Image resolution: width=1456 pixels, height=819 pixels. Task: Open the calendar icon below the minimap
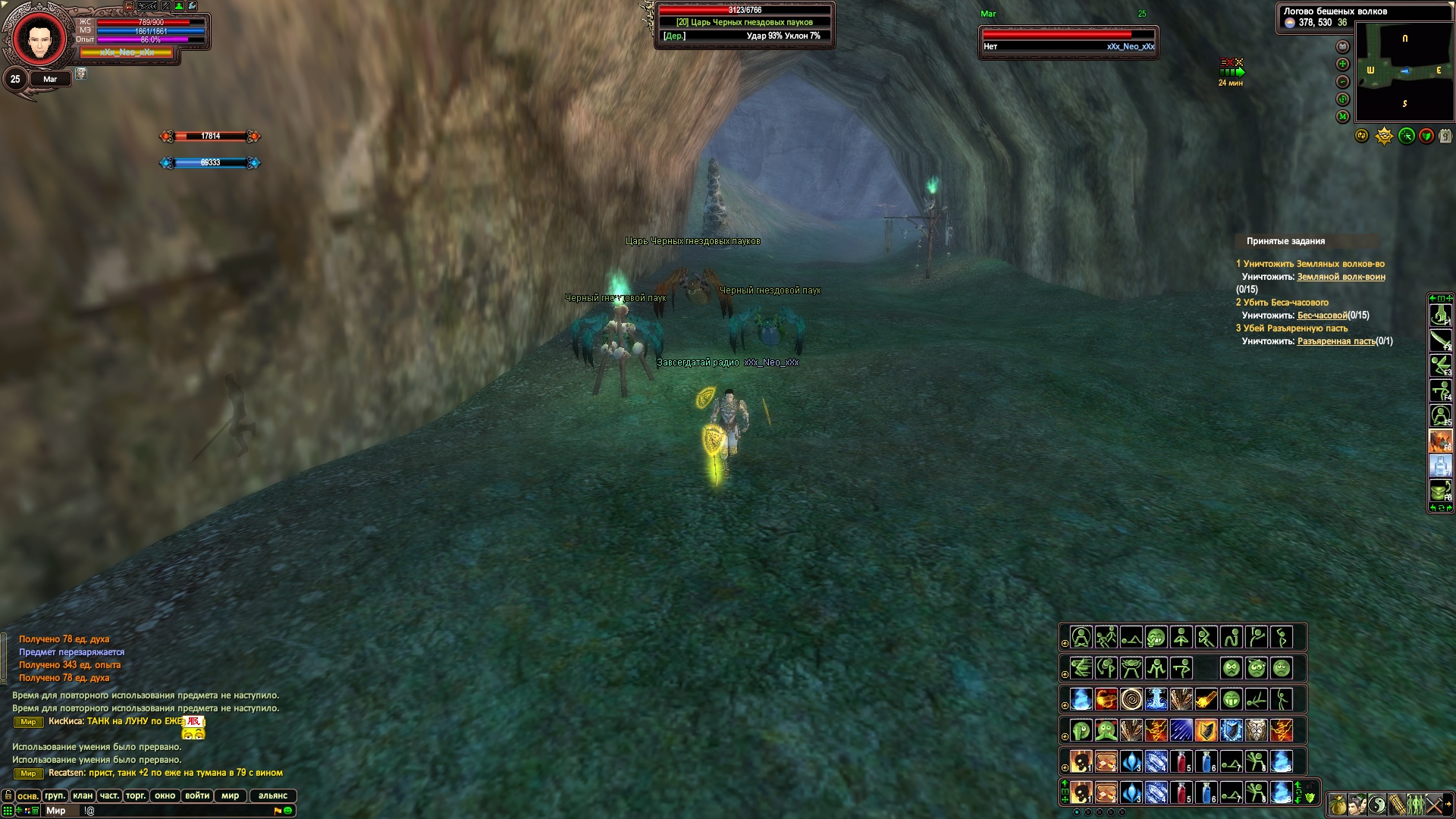1445,136
